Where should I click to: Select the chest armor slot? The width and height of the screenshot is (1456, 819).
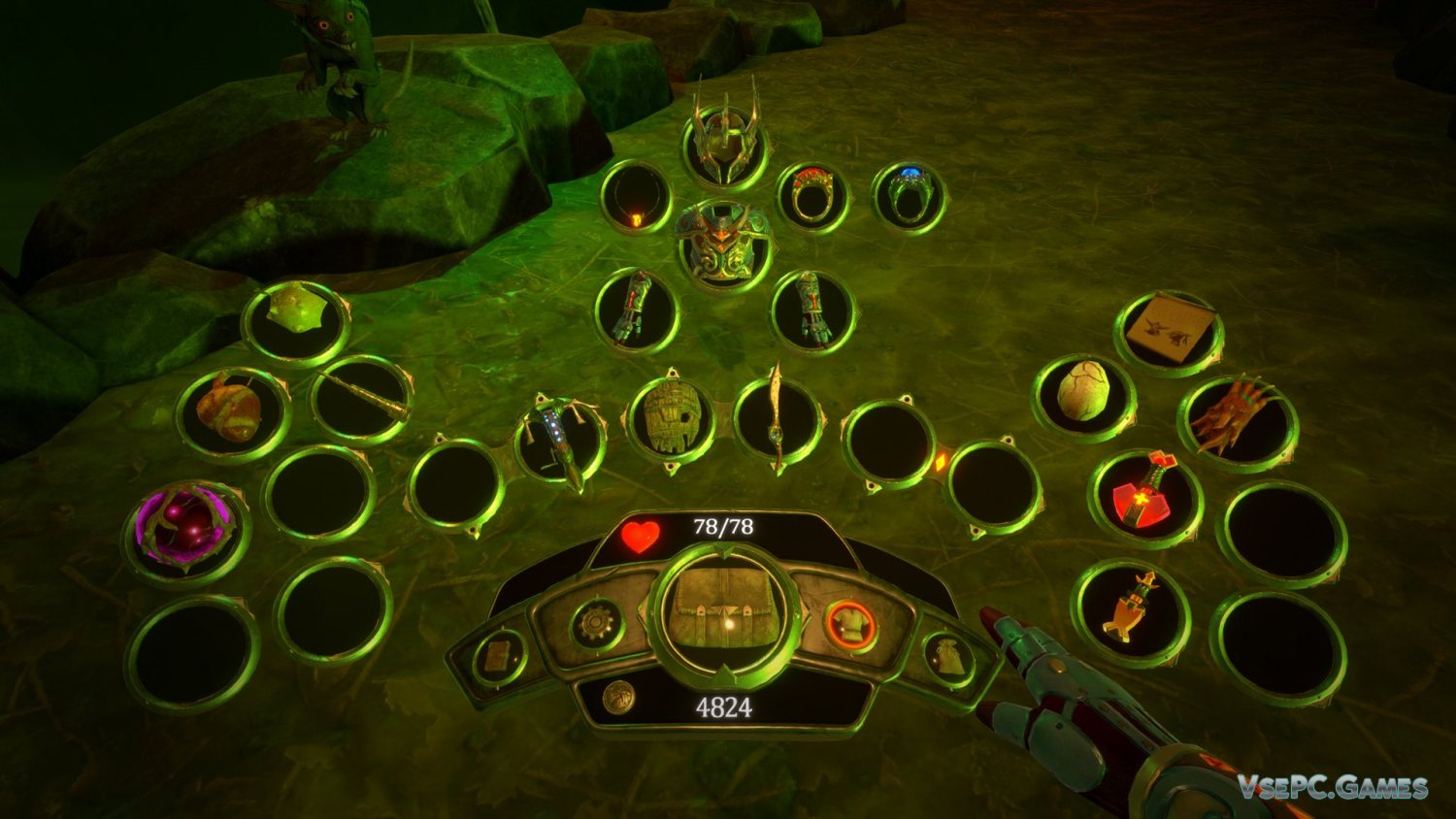725,243
